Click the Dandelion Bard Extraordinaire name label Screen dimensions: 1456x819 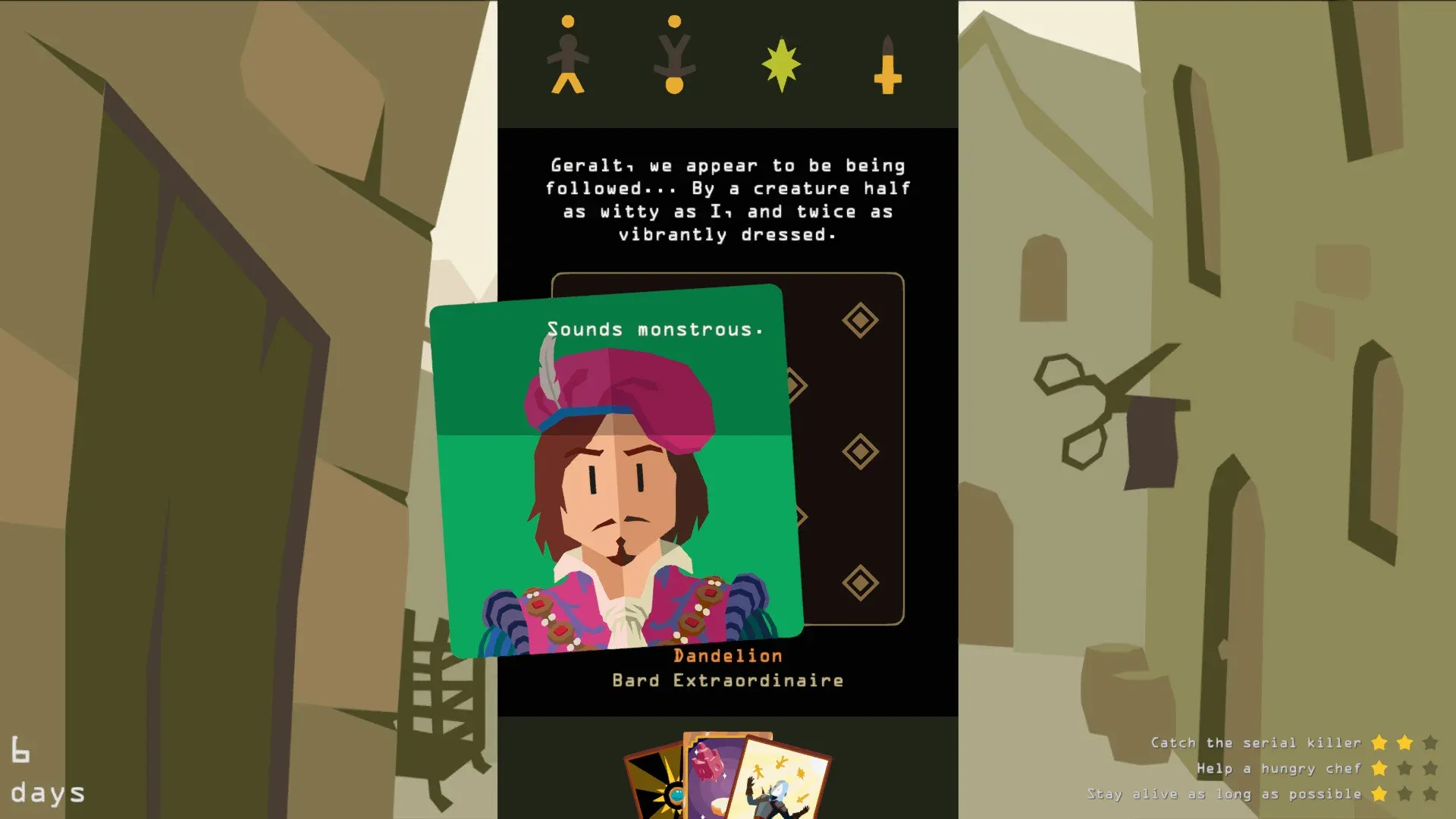point(726,667)
